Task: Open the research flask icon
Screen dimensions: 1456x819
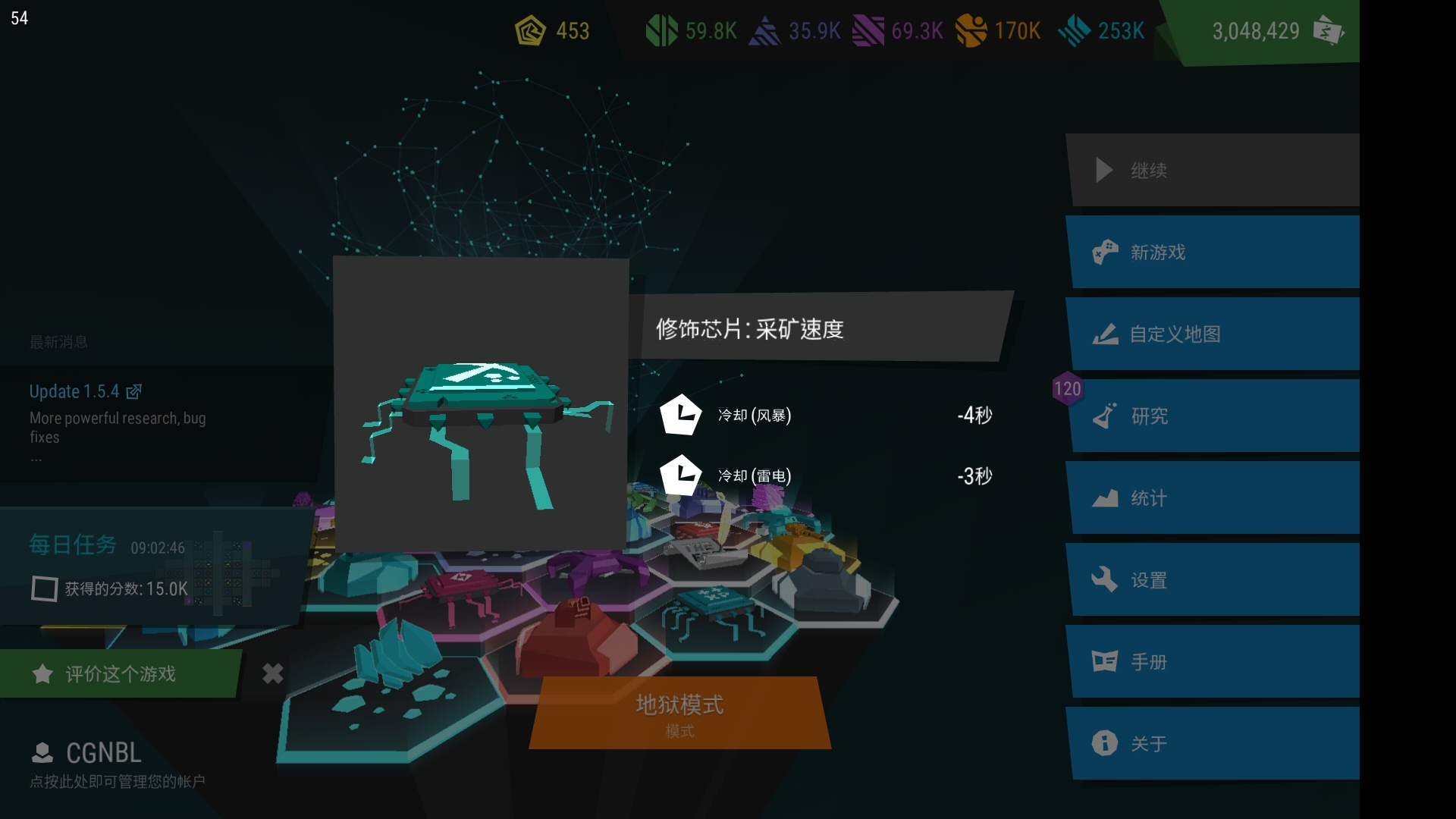Action: [x=1106, y=416]
